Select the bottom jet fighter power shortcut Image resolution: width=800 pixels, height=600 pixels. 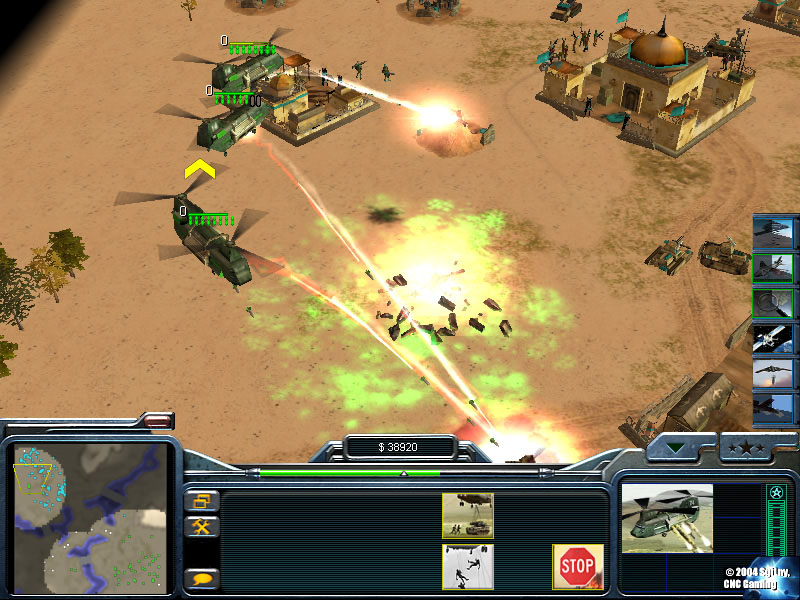tap(772, 407)
